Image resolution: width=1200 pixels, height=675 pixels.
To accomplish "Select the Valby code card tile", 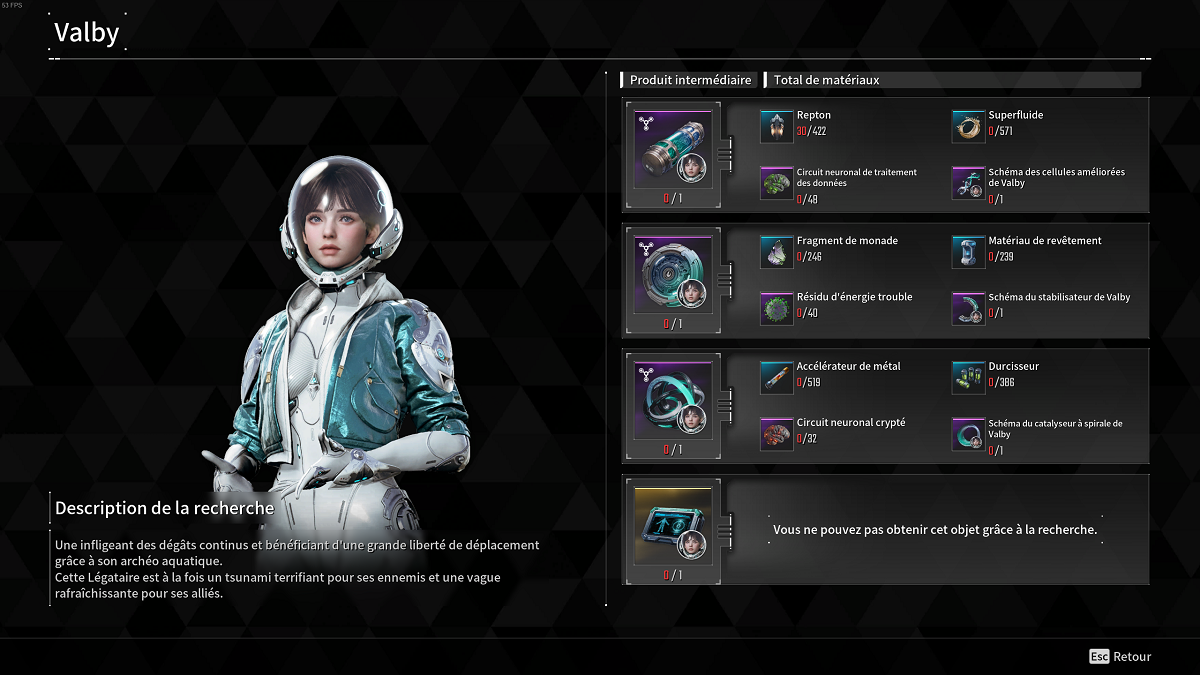I will point(672,526).
